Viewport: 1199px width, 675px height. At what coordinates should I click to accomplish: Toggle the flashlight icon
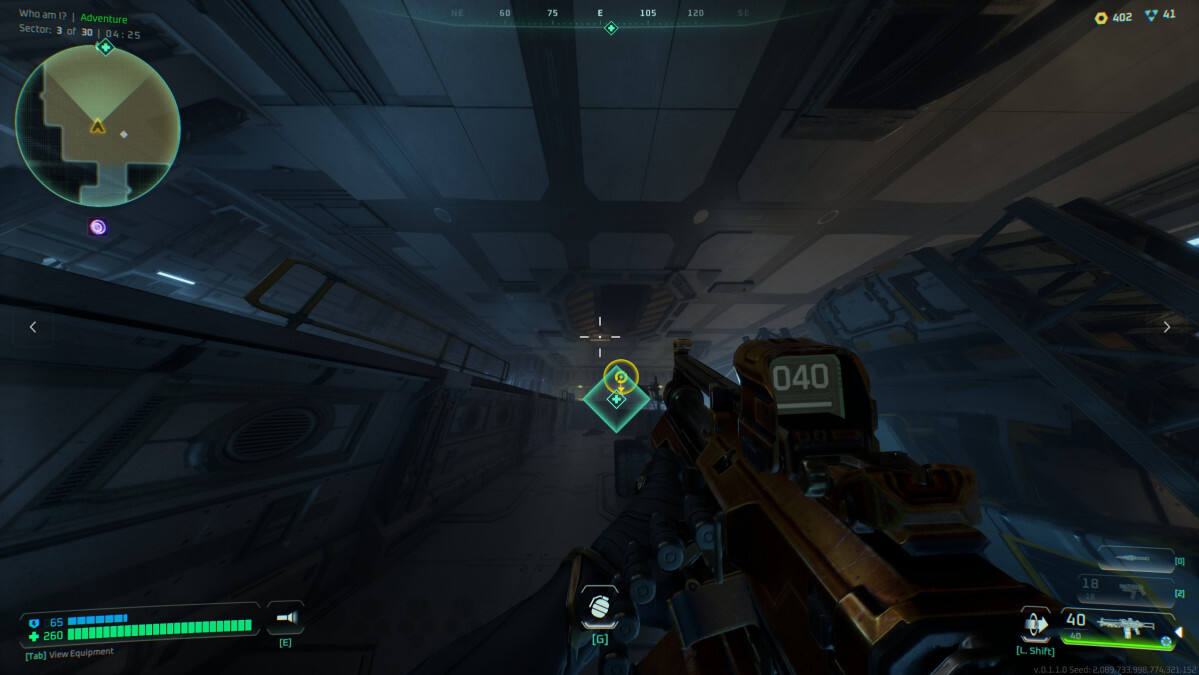click(x=285, y=618)
